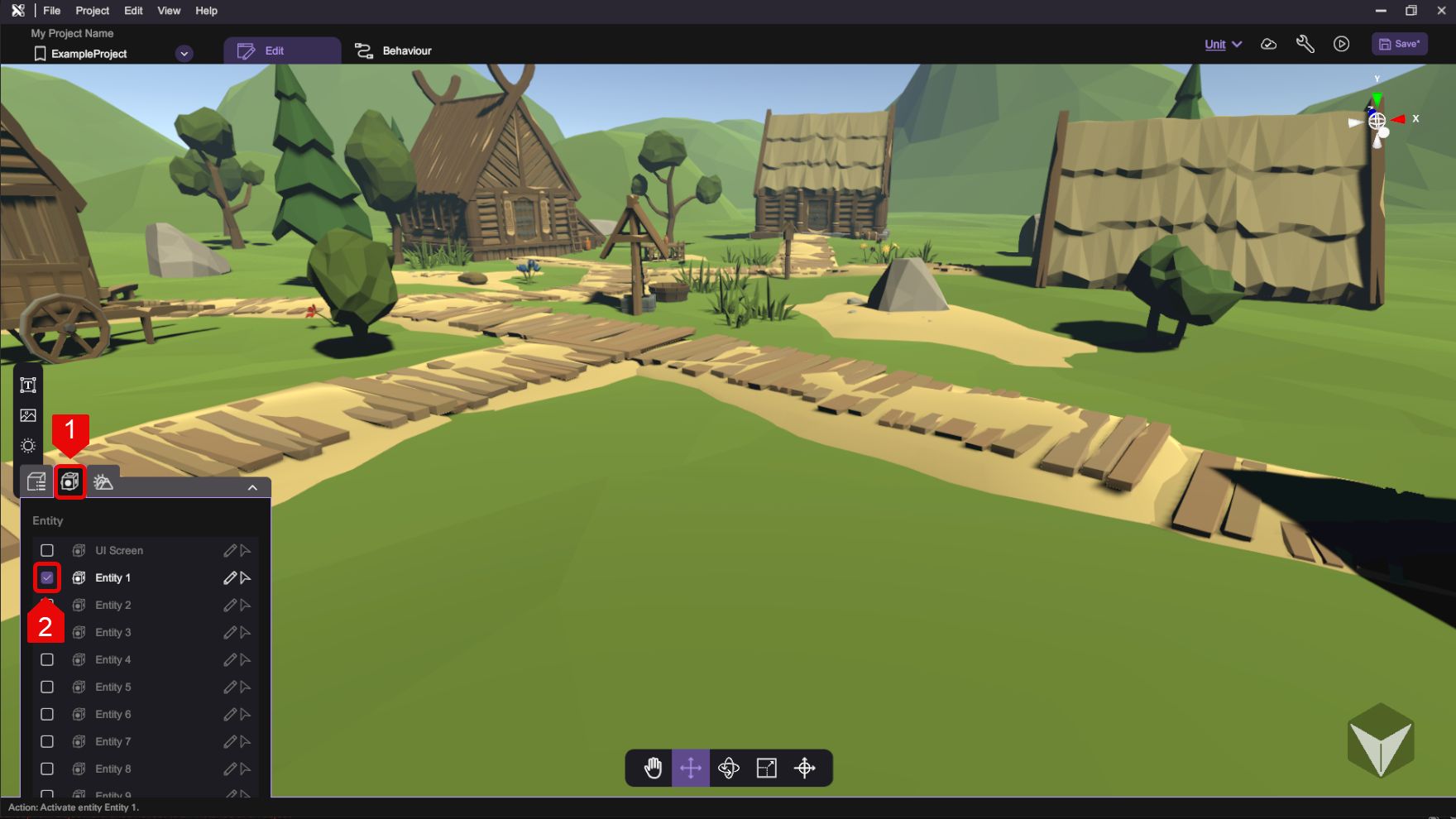Open the wrench tools icon
Image resolution: width=1456 pixels, height=819 pixels.
(1305, 45)
